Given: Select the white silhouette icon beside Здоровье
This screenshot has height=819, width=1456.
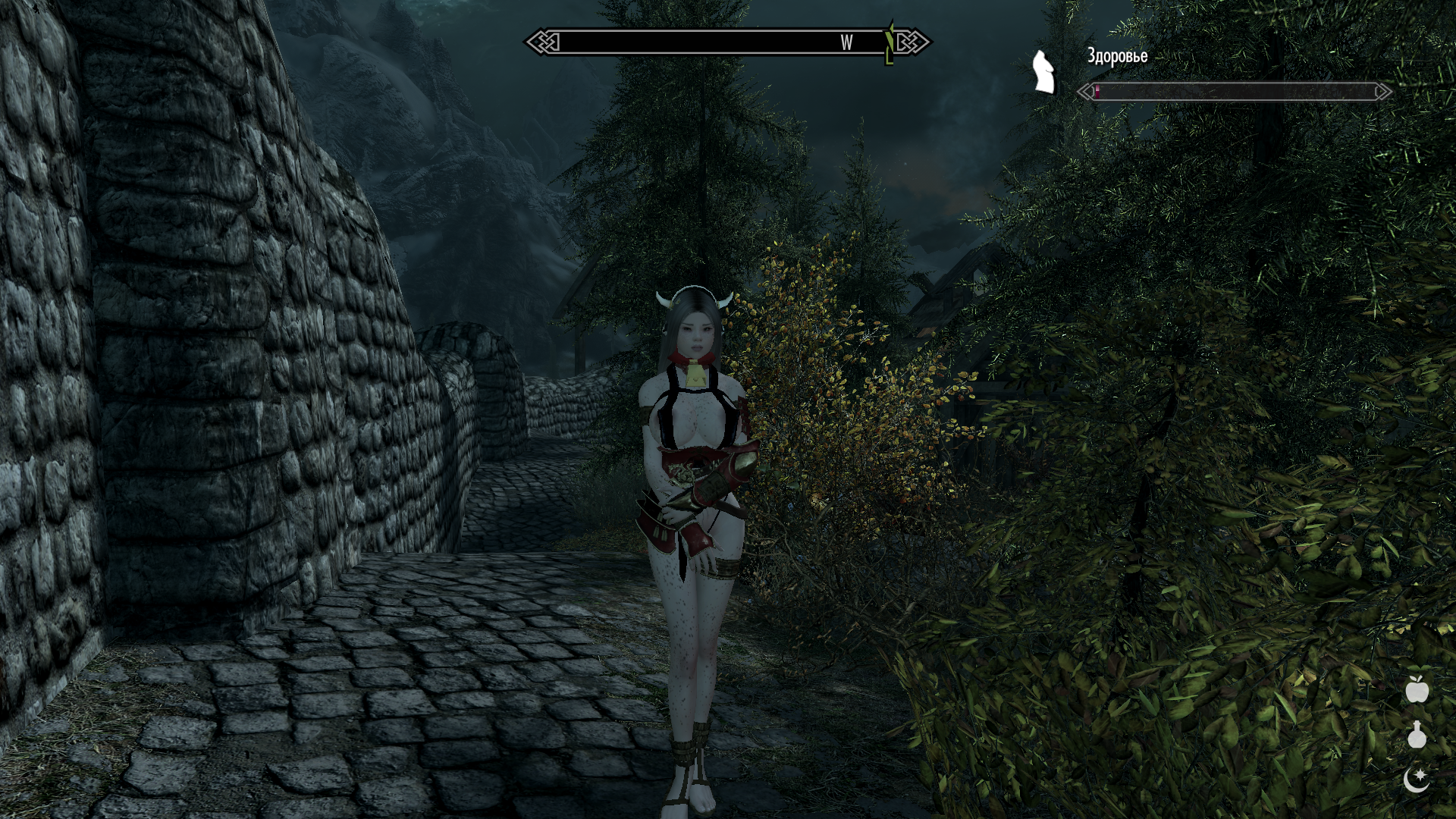Looking at the screenshot, I should coord(1044,73).
